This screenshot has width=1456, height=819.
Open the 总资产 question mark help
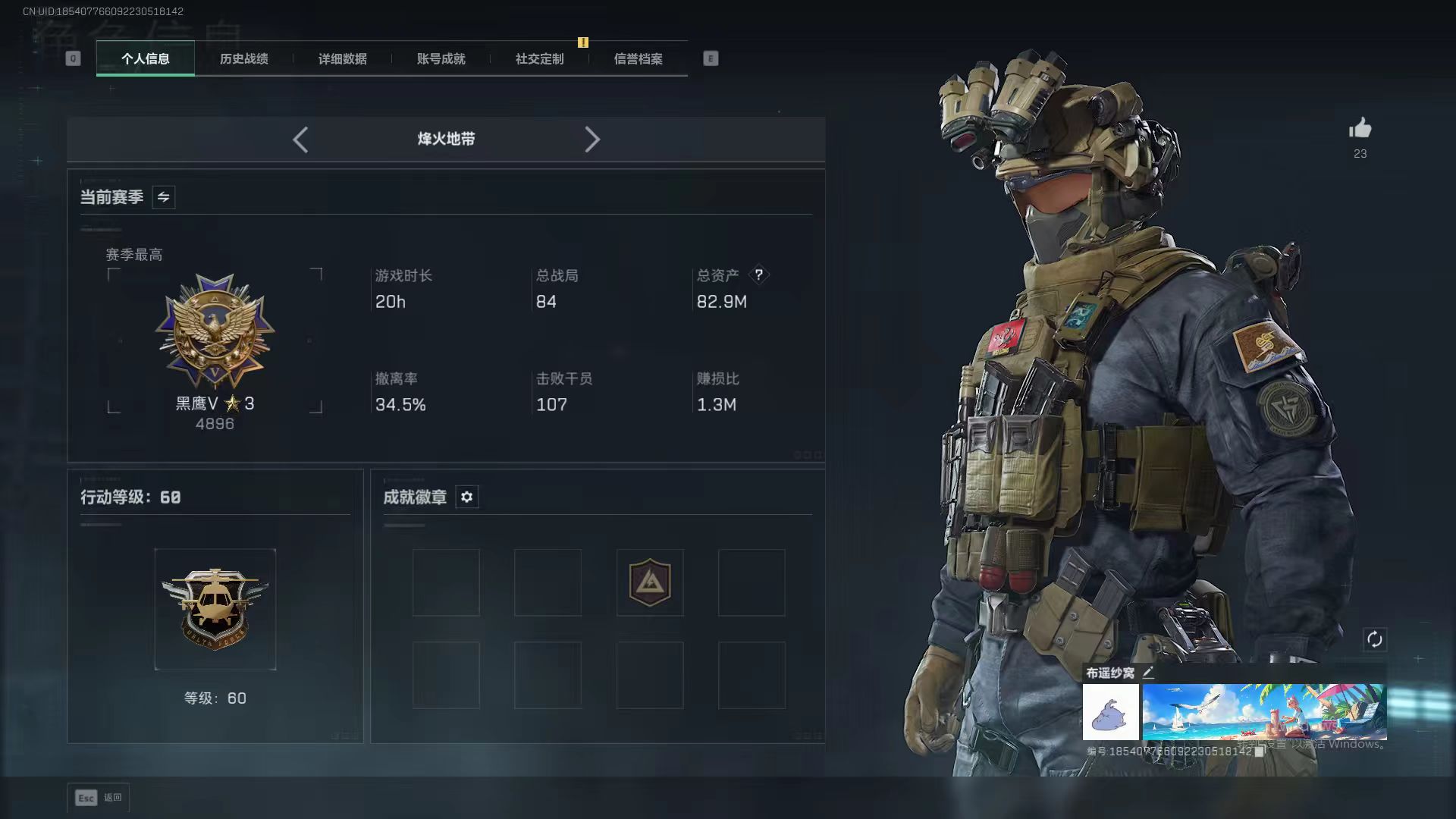click(758, 275)
